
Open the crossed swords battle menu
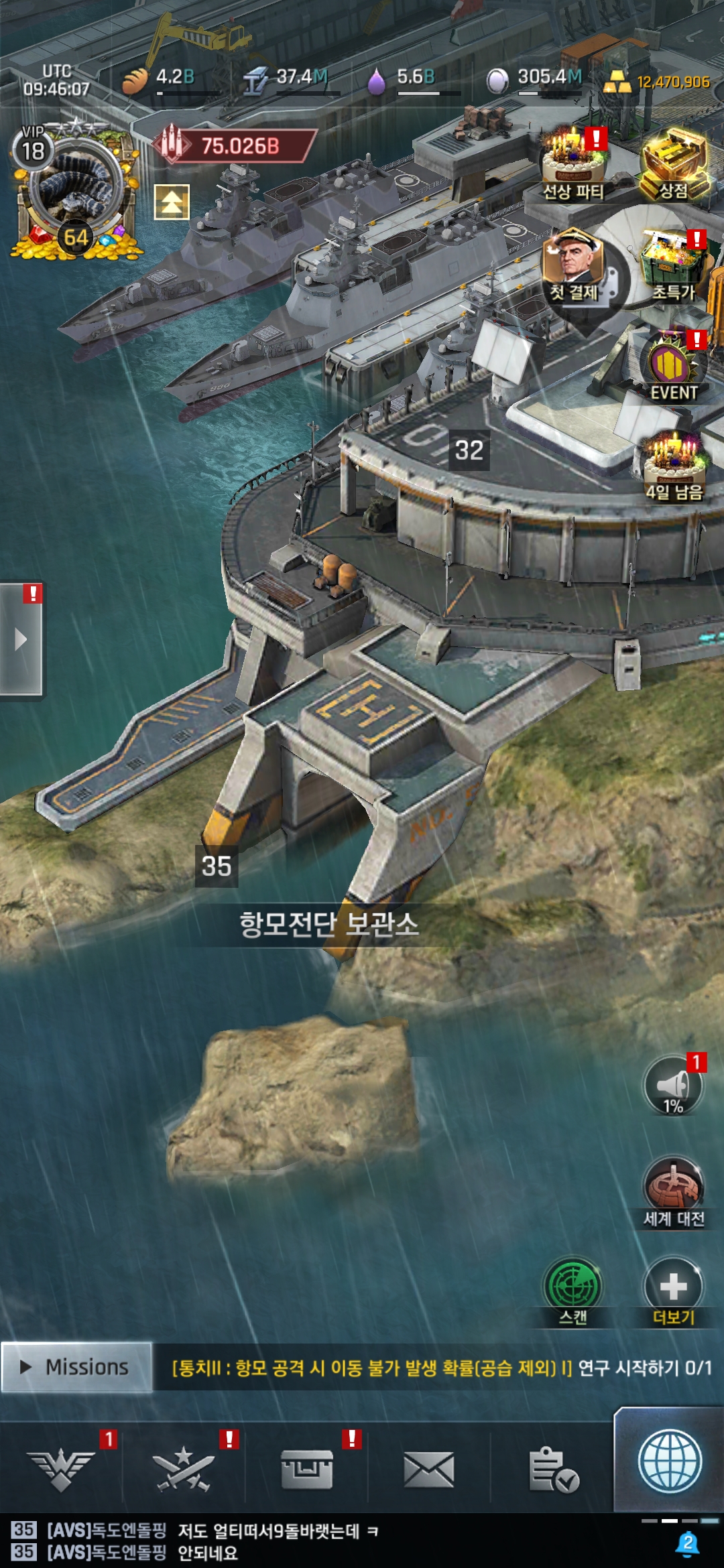pos(183,1469)
